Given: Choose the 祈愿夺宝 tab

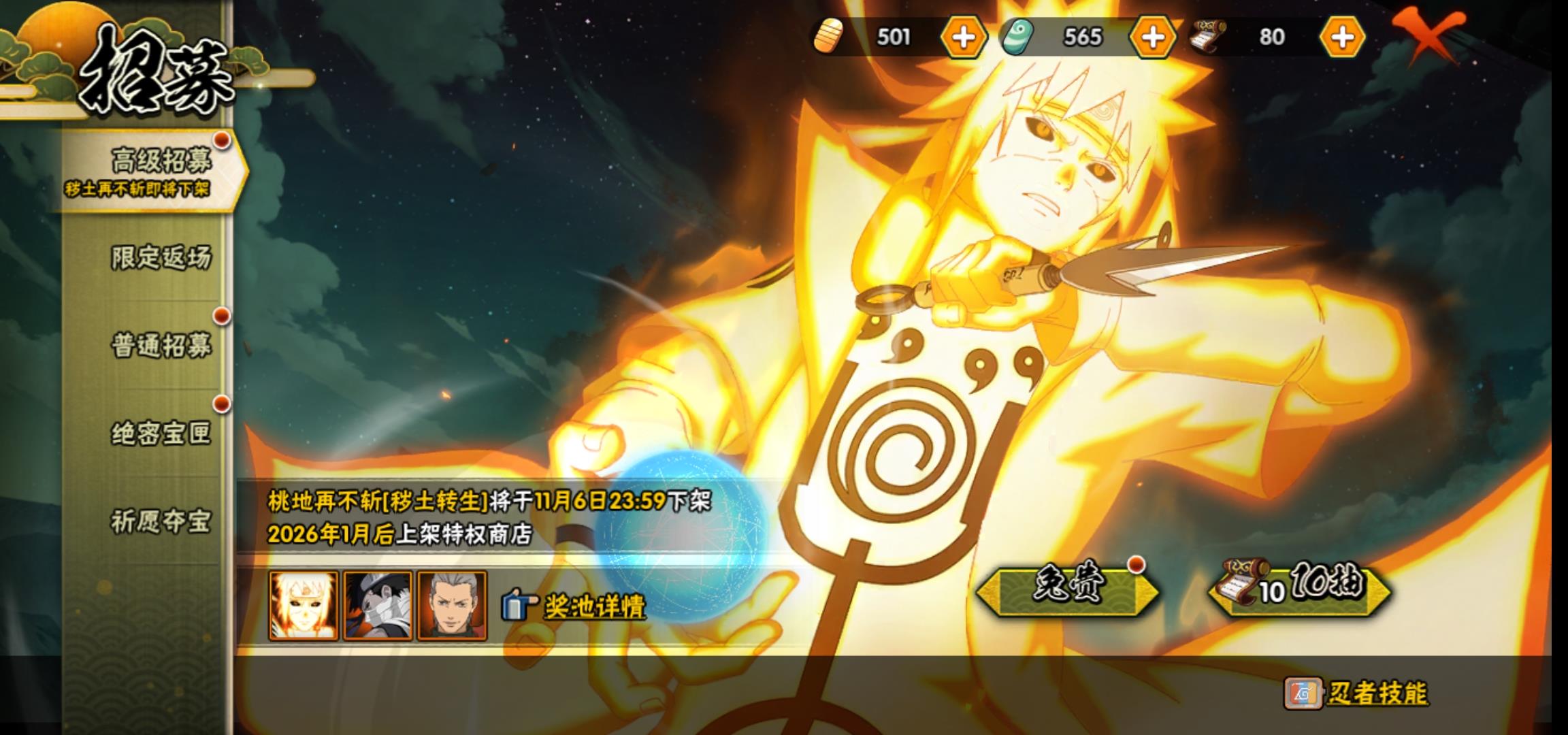Looking at the screenshot, I should click(x=161, y=521).
